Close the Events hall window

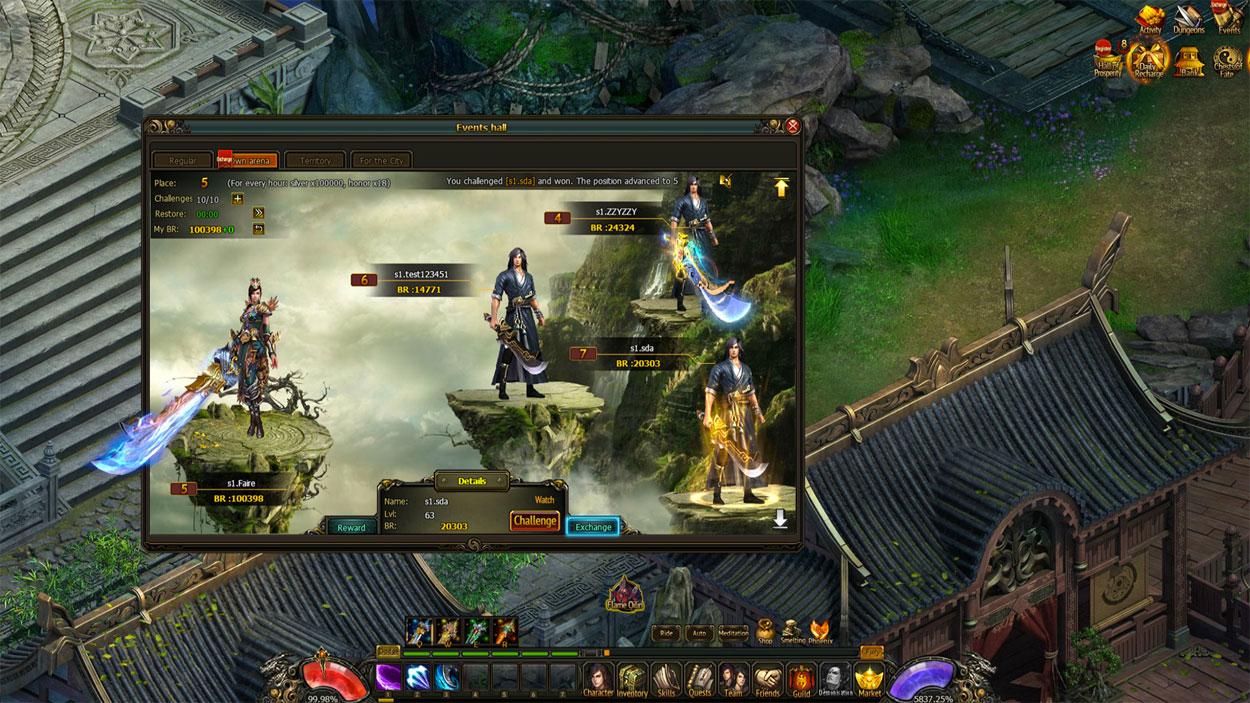(x=793, y=126)
